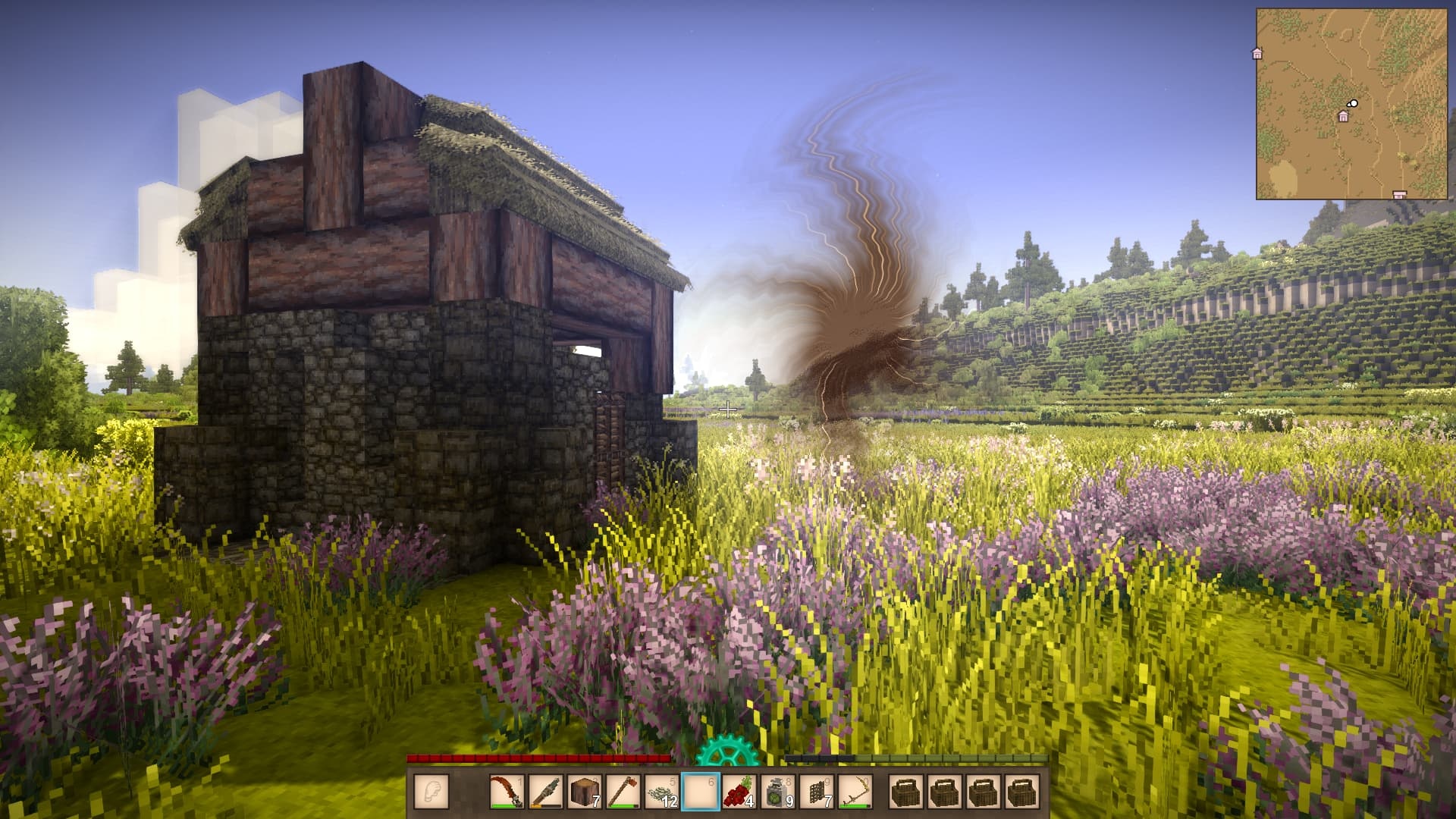Image resolution: width=1456 pixels, height=819 pixels.
Task: Select the grey item stack of 9
Action: [778, 792]
